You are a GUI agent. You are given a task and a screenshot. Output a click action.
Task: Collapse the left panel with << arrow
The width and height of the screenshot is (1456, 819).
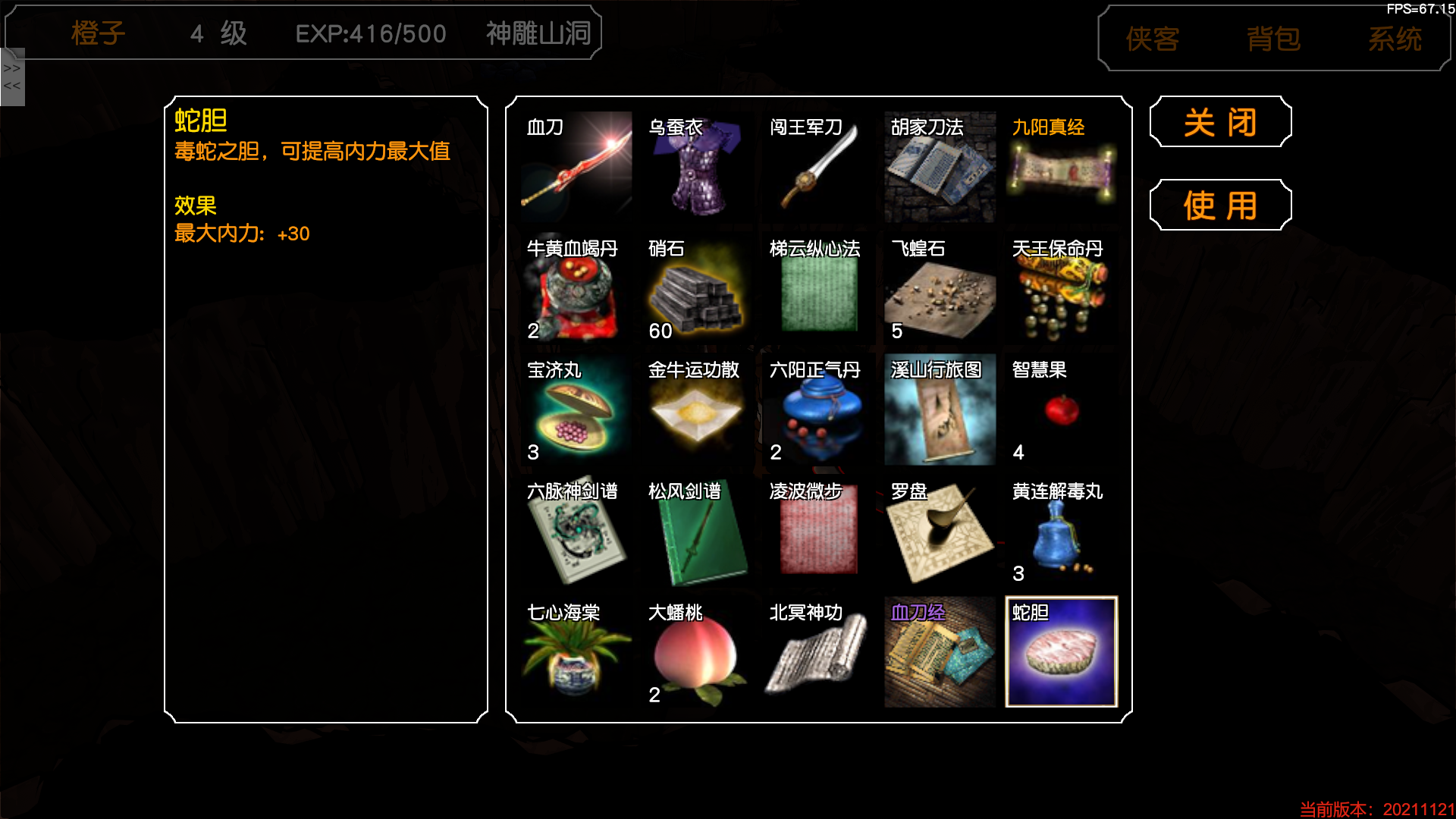11,86
